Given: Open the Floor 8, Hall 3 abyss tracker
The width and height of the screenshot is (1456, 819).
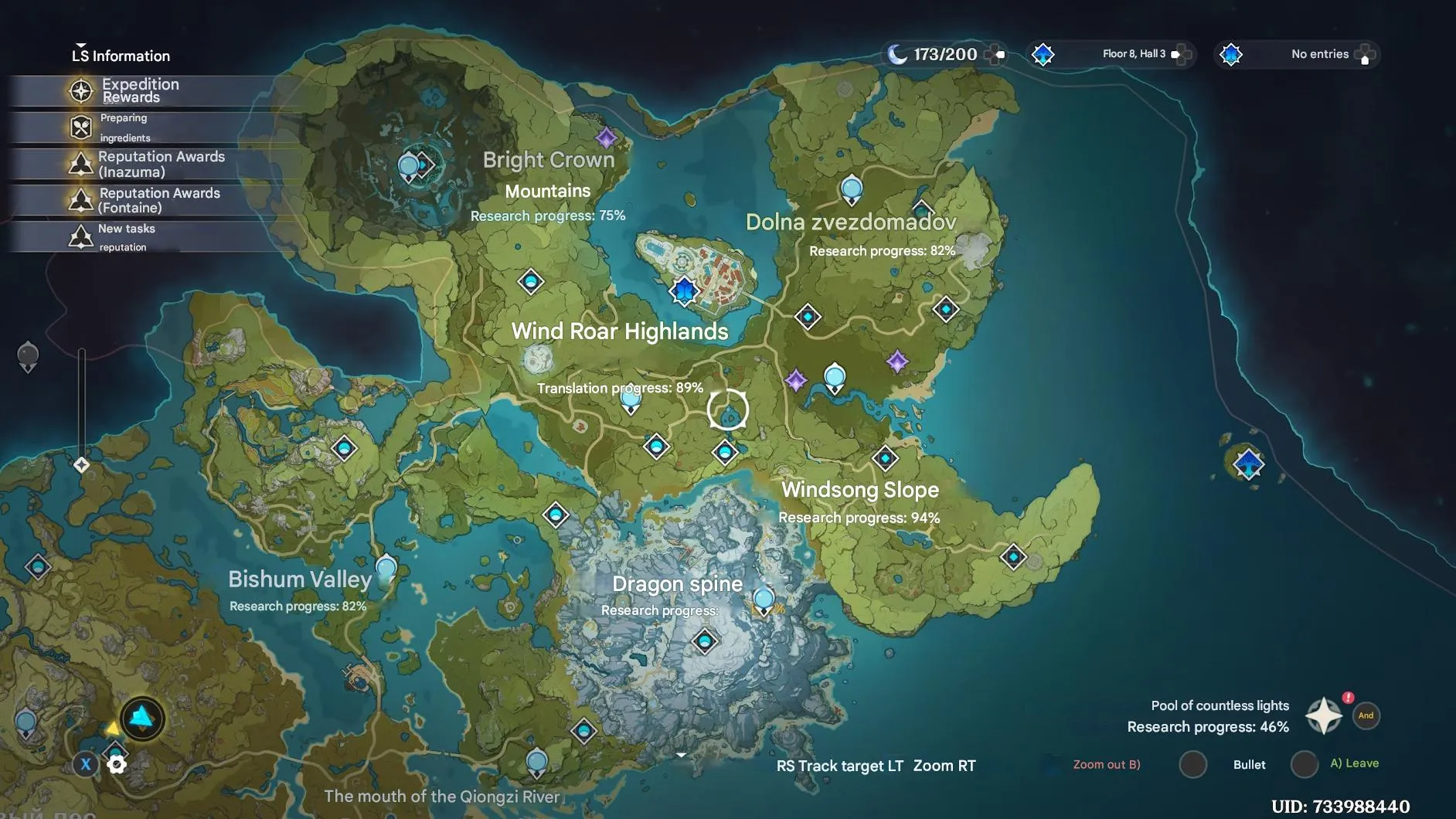Looking at the screenshot, I should coord(1132,54).
